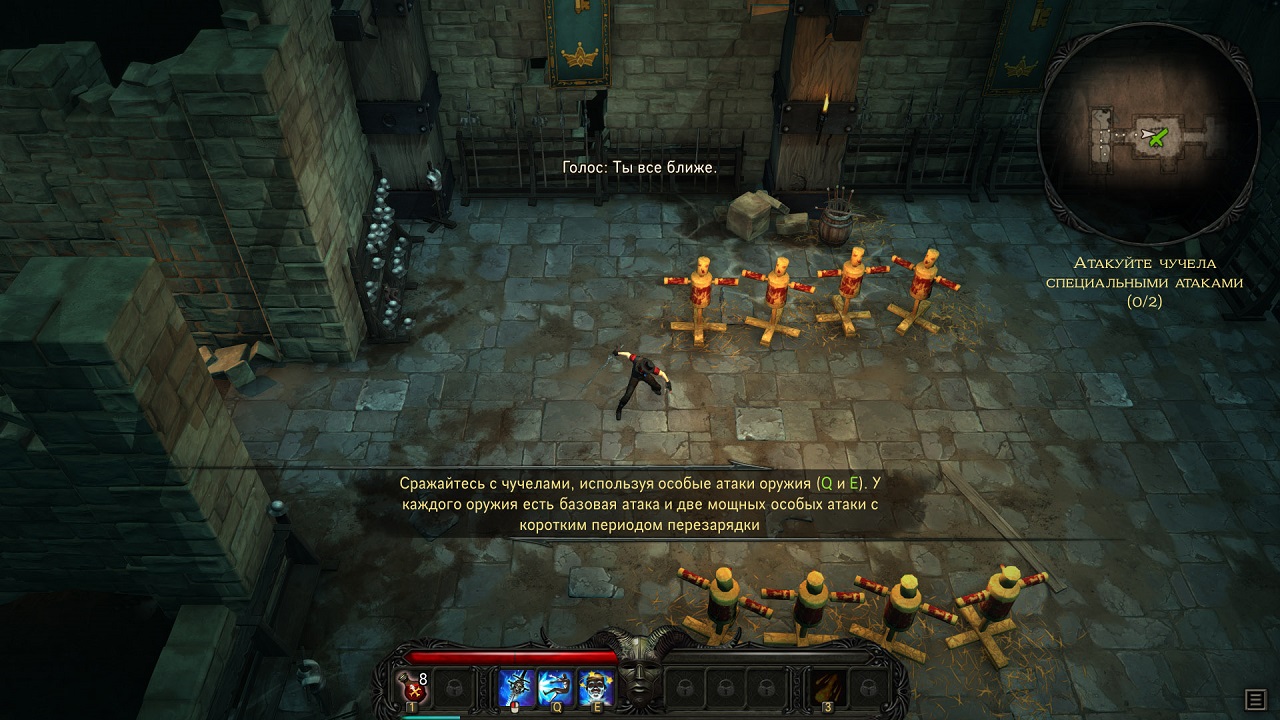Select the basic sword attack icon
Screen dimensions: 1280x720
coord(517,687)
